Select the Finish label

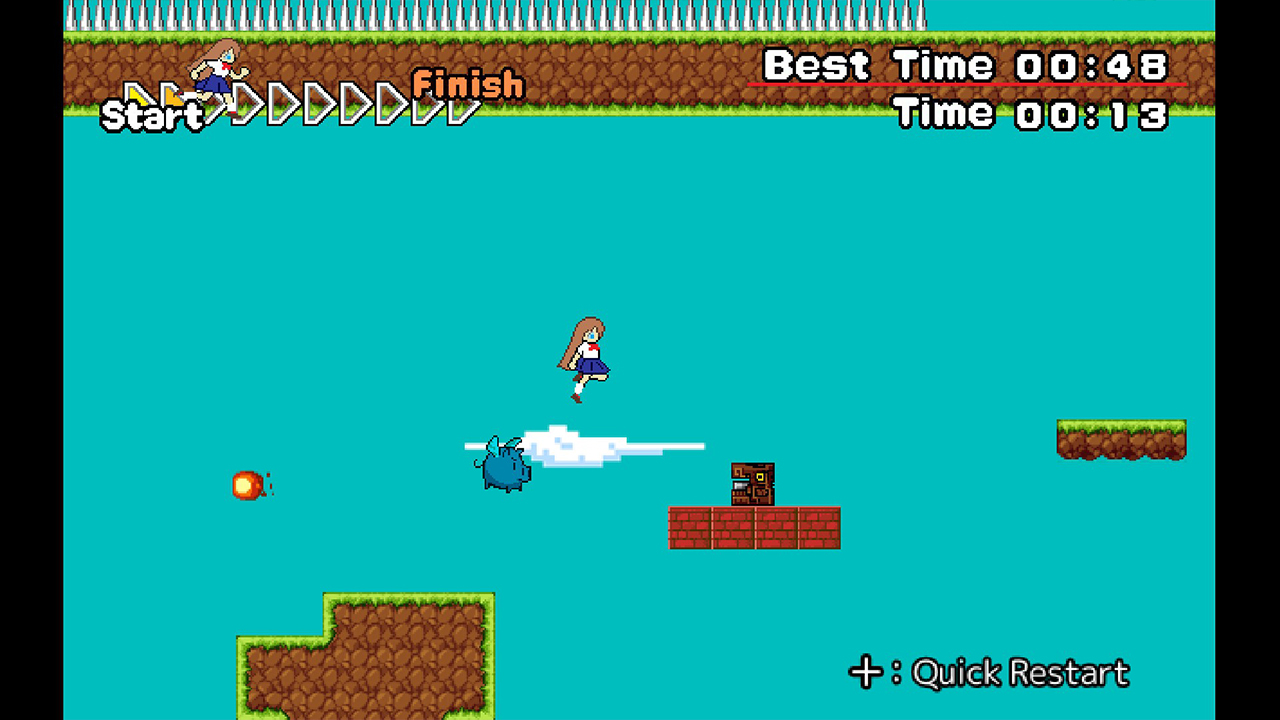[466, 87]
